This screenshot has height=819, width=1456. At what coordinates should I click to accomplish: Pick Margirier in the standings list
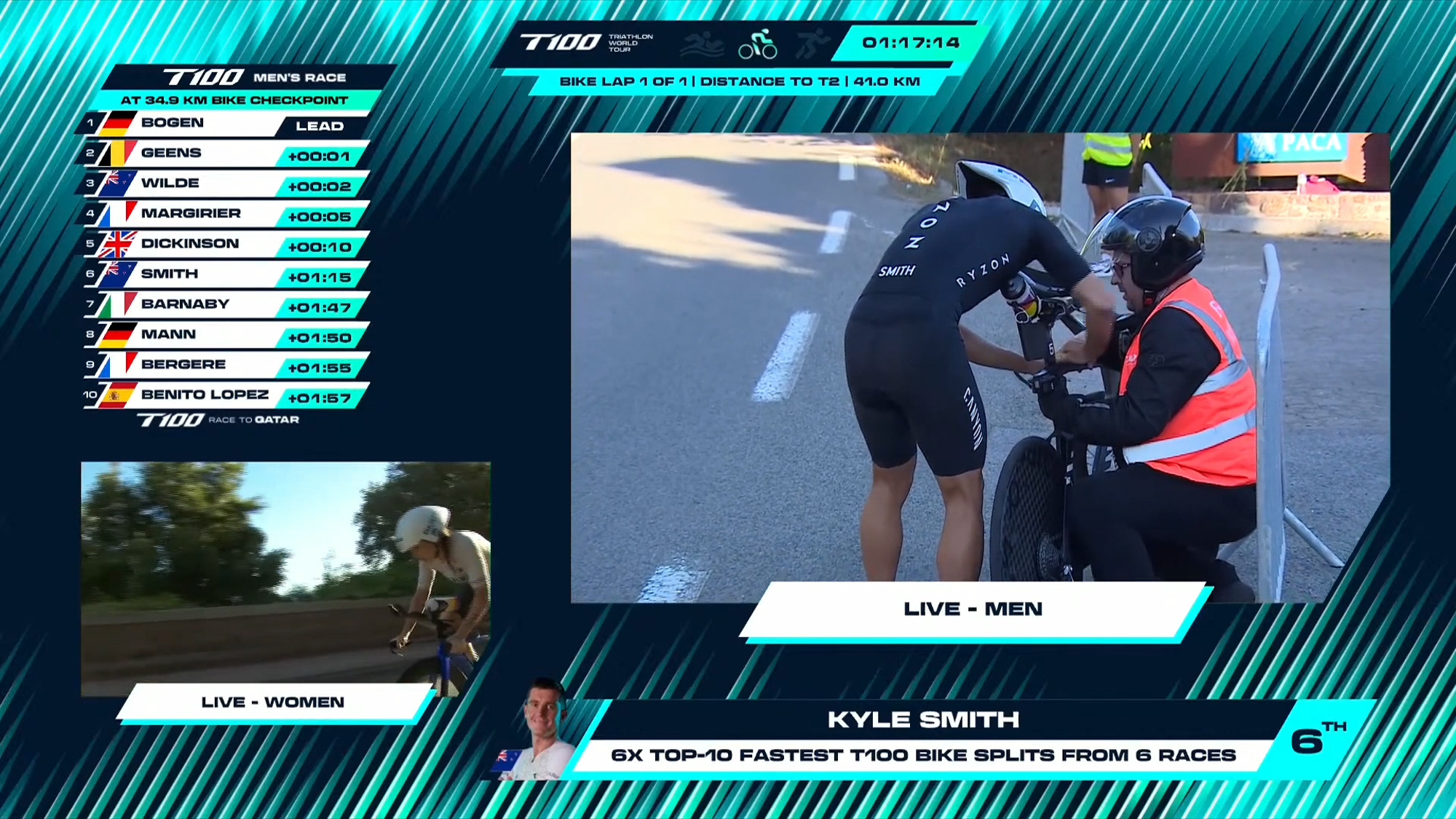click(226, 214)
